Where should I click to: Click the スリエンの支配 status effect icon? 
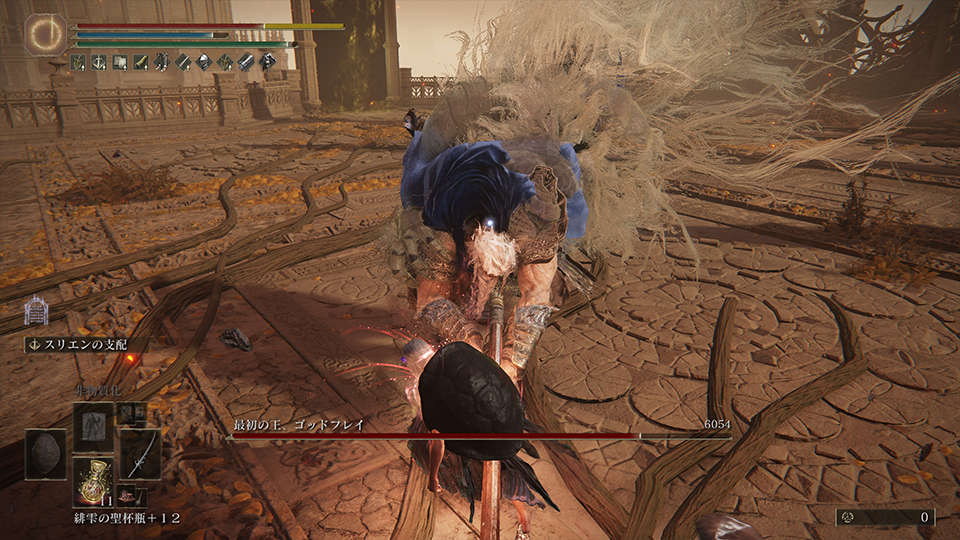coord(36,311)
